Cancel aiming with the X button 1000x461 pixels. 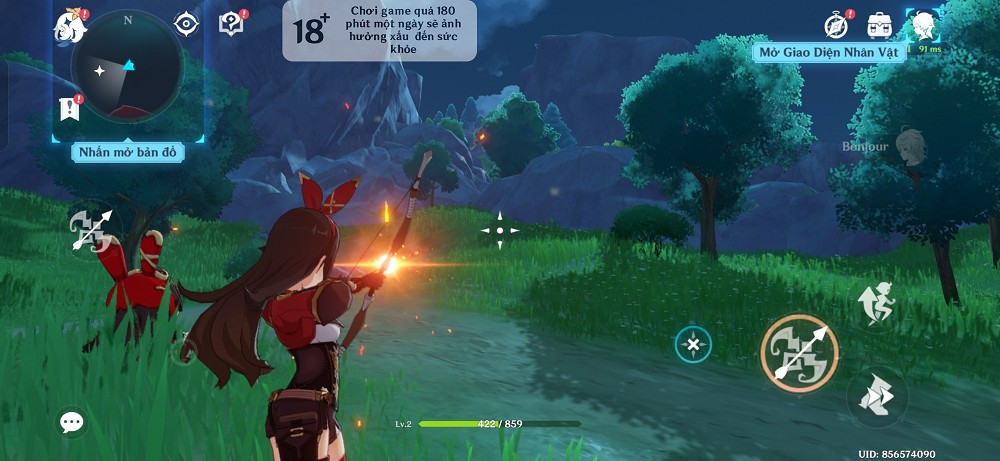click(x=693, y=345)
